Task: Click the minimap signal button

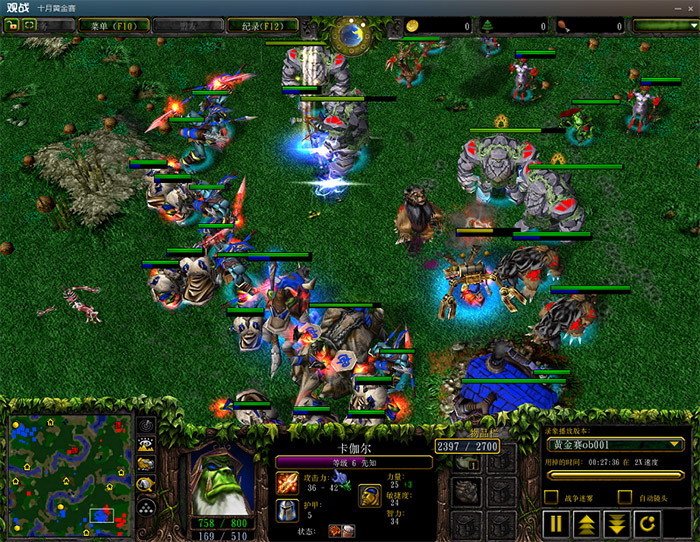Action: tap(146, 423)
